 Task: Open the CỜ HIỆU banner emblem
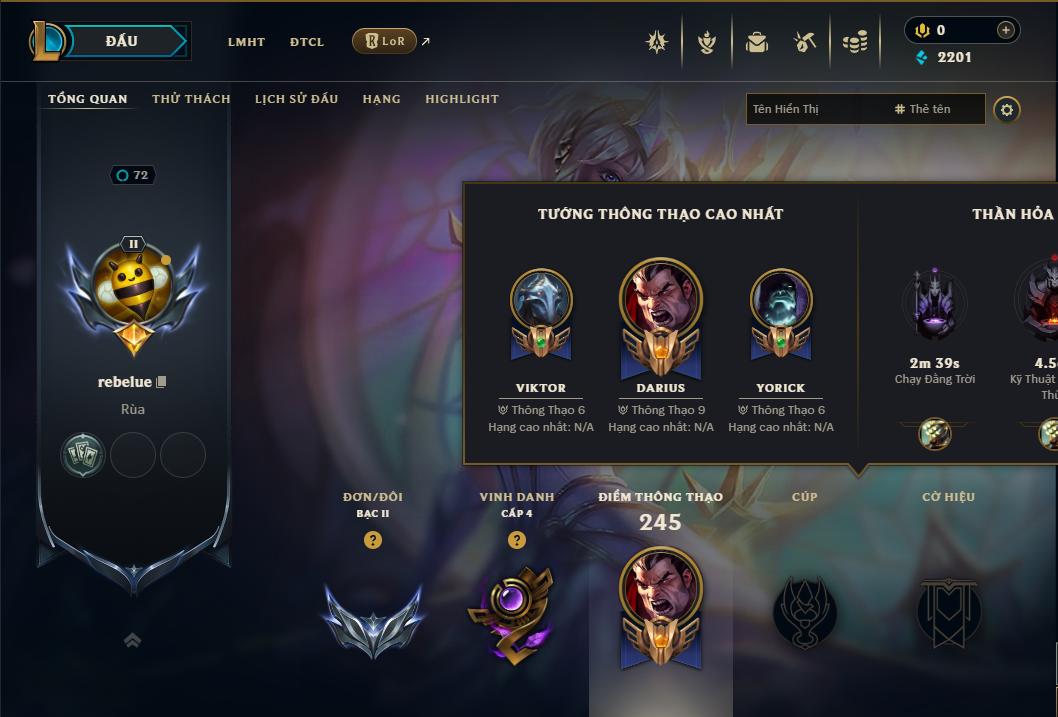pyautogui.click(x=948, y=610)
